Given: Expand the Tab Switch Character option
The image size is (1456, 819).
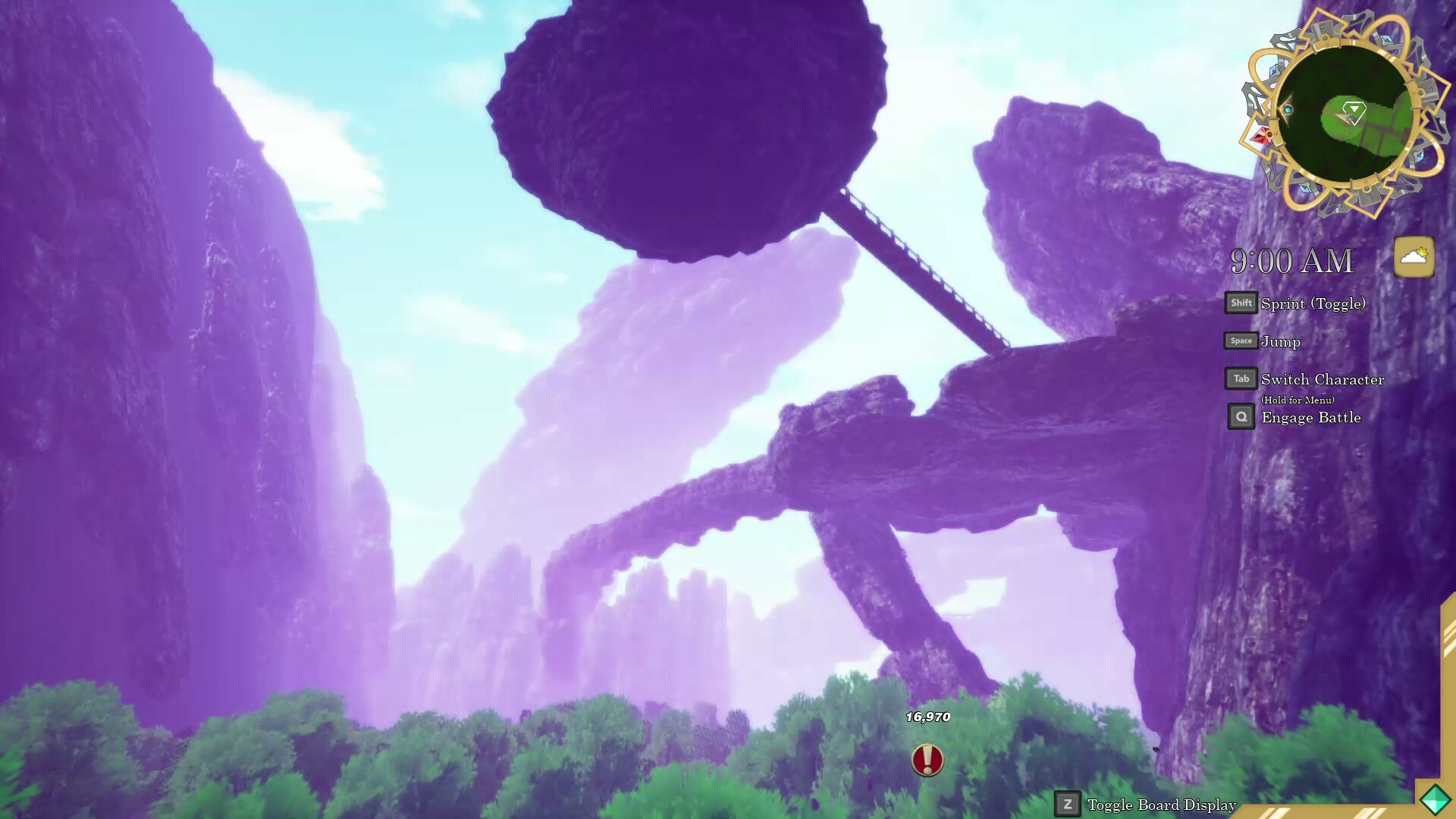Looking at the screenshot, I should tap(1241, 378).
